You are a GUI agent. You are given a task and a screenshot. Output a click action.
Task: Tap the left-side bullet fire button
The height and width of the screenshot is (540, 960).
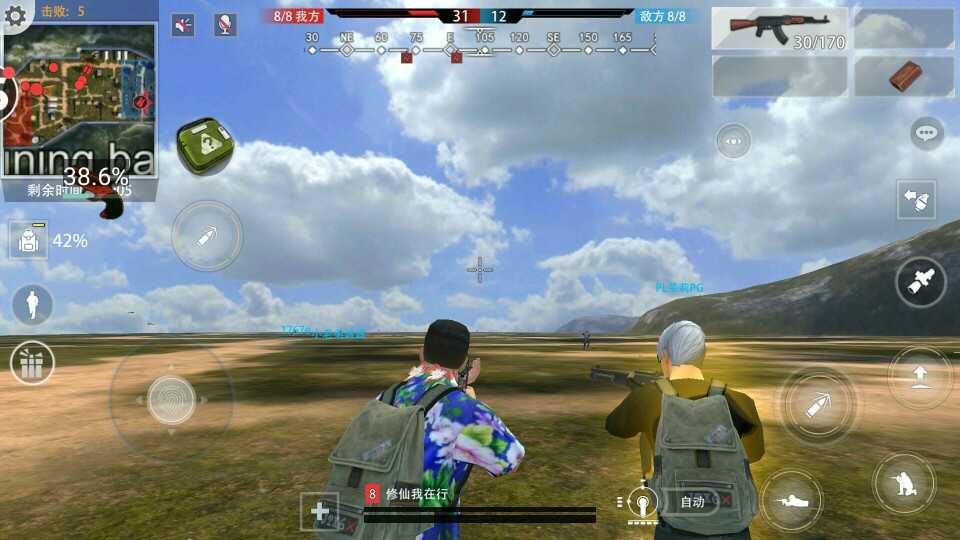click(207, 237)
